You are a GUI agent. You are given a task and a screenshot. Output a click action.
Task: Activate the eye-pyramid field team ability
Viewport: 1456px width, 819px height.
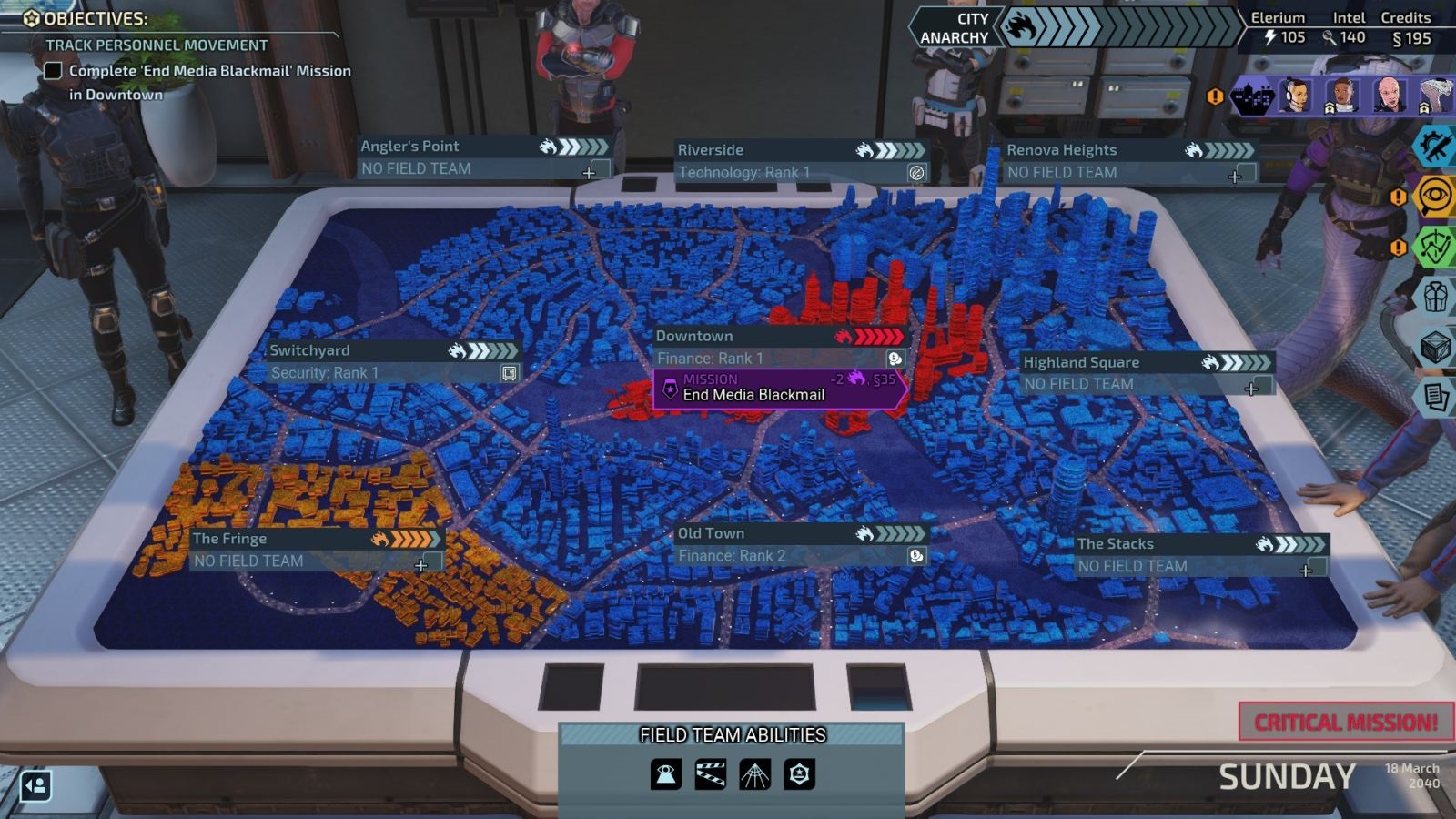666,774
